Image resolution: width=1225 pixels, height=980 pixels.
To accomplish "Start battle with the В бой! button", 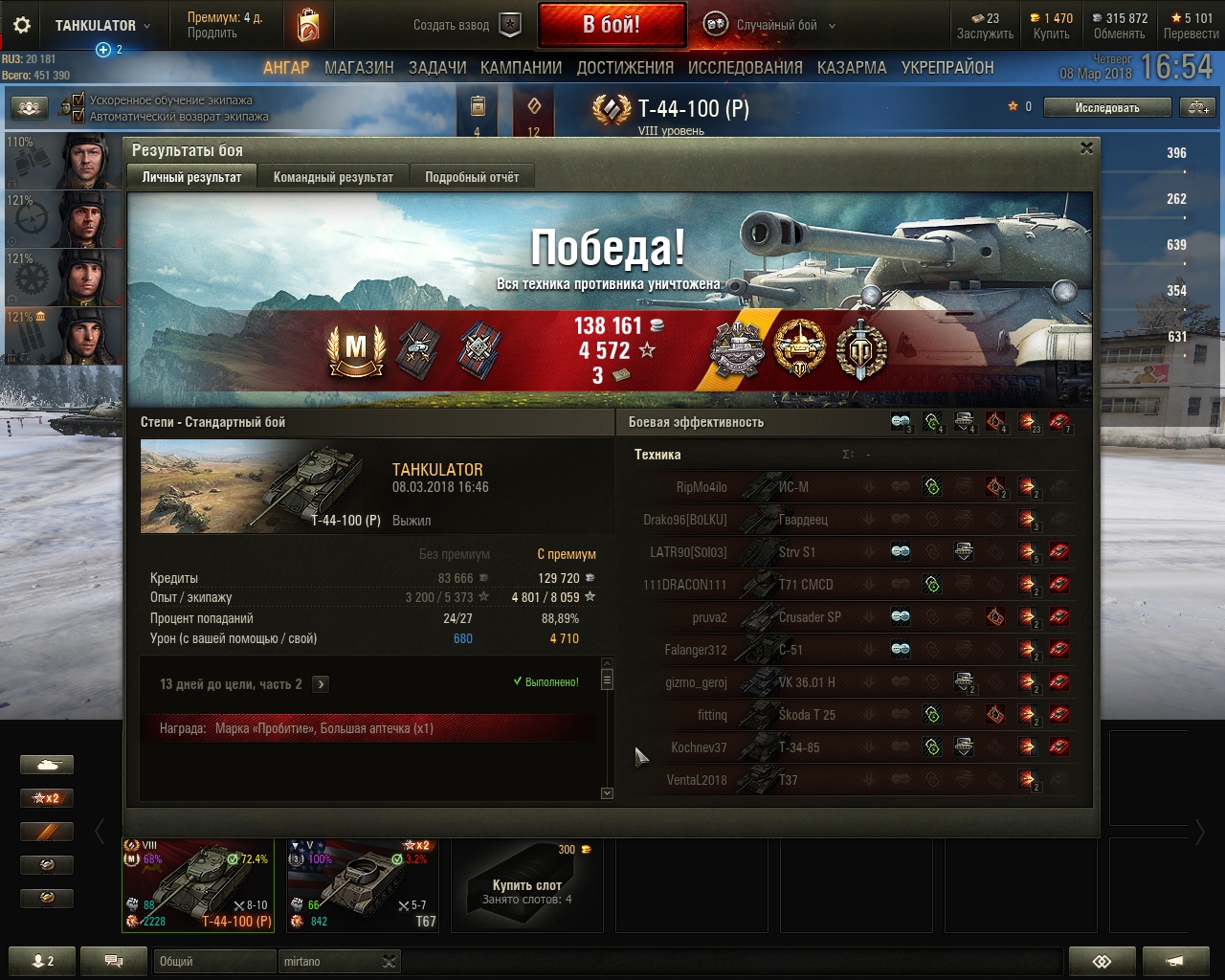I will pos(612,25).
